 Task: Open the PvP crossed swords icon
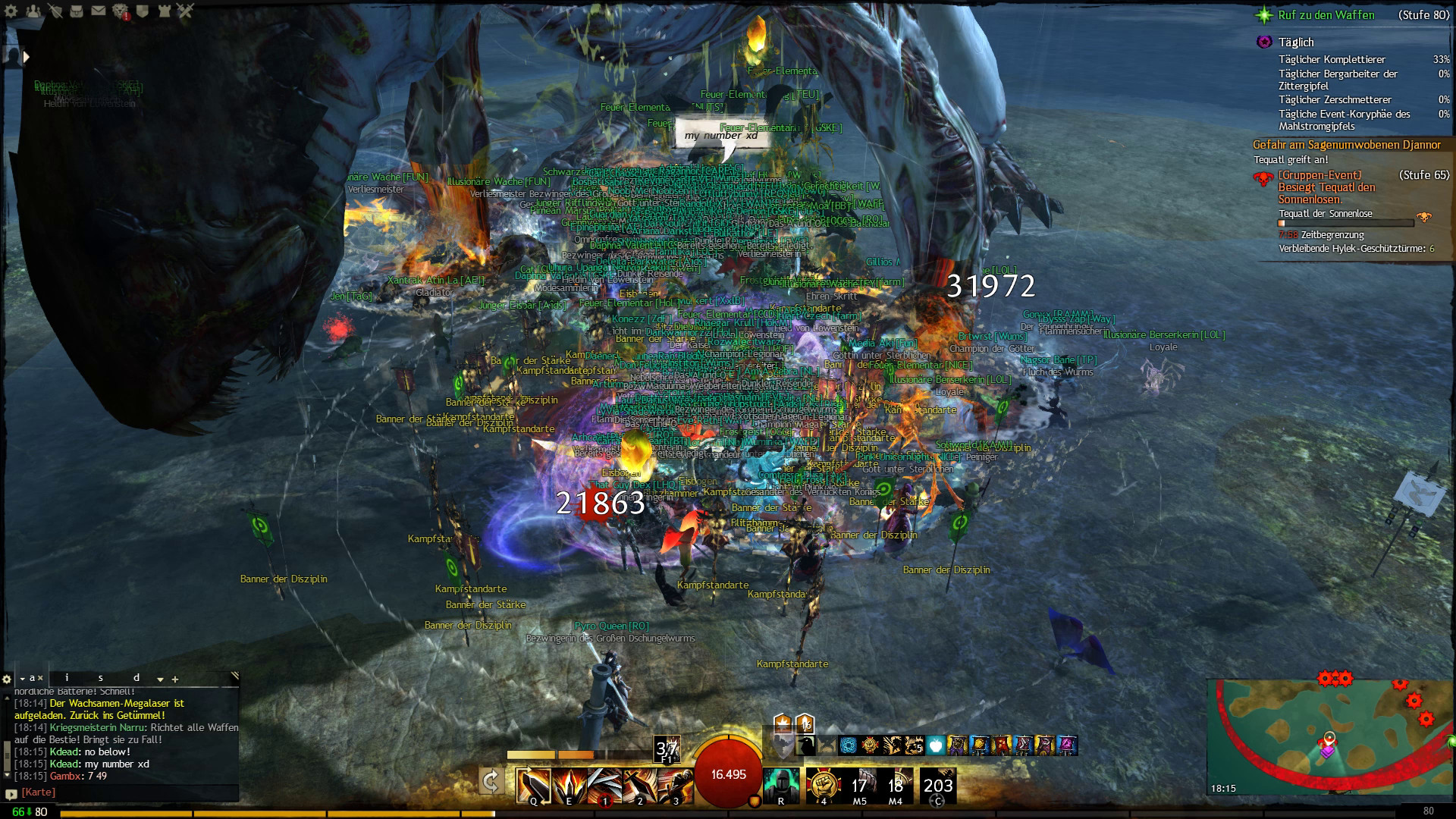187,11
